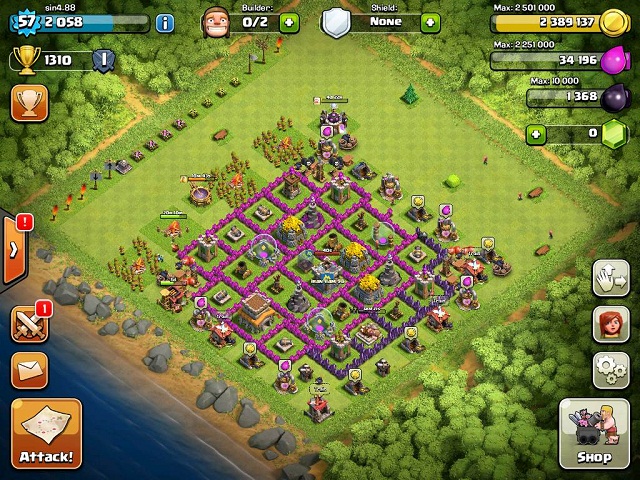Buy gems with the green plus button
The image size is (640, 480).
click(537, 133)
